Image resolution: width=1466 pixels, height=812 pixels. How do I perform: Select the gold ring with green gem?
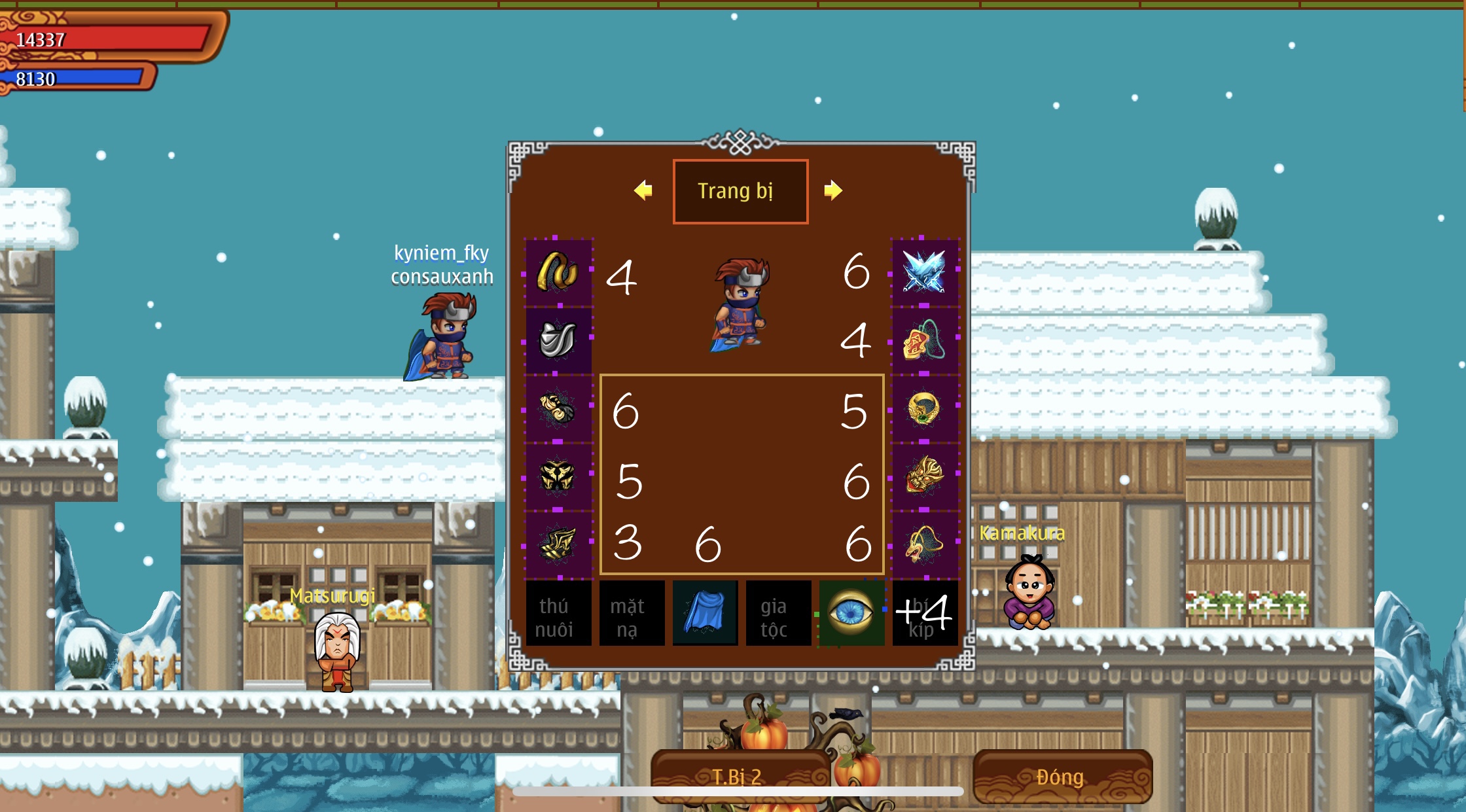(x=923, y=409)
